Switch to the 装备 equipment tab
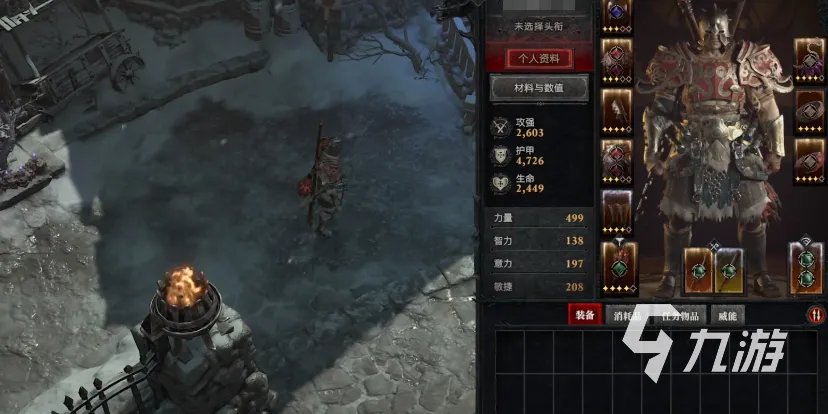The width and height of the screenshot is (828, 414). [584, 315]
